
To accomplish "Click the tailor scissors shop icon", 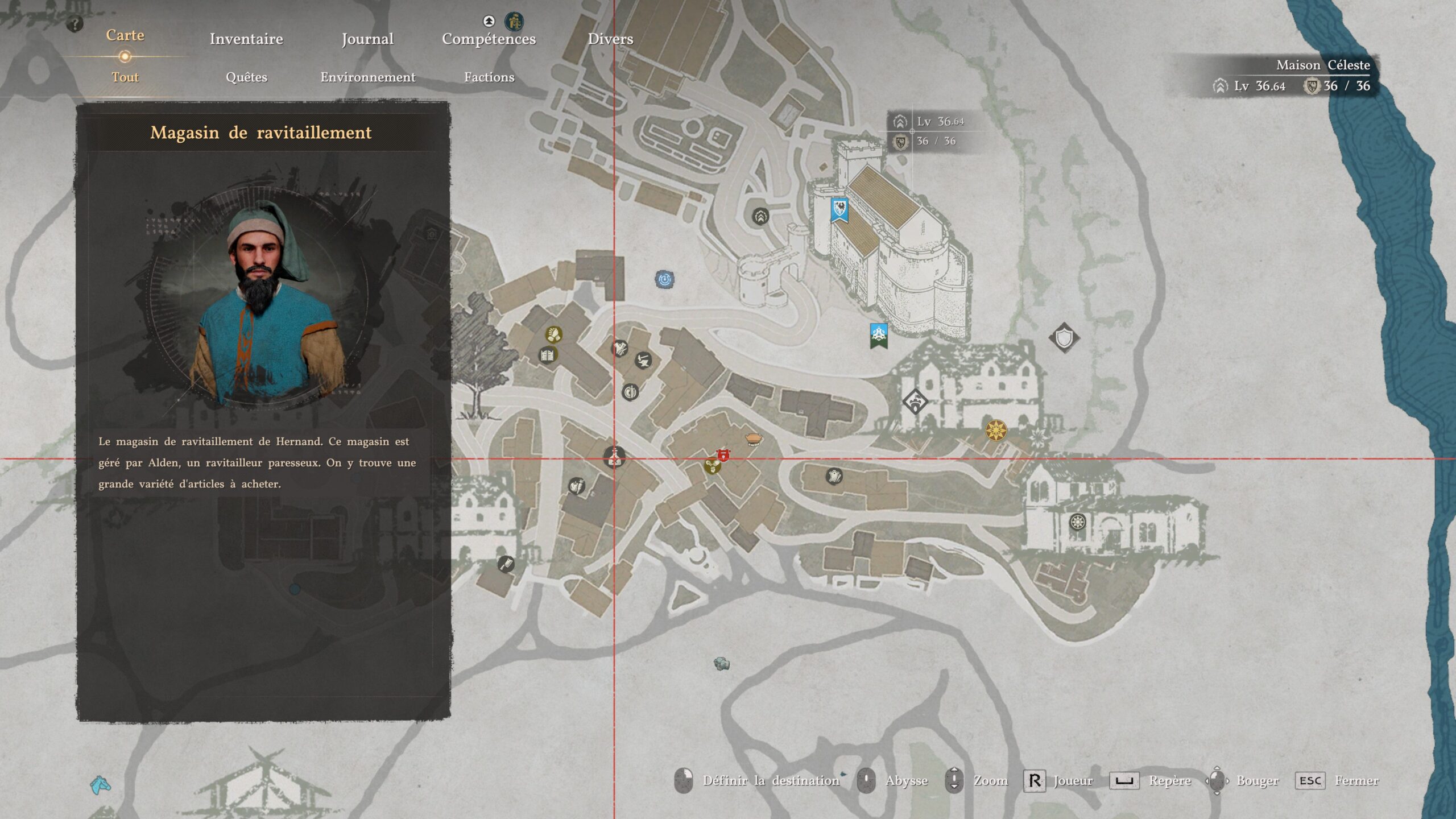I will [620, 348].
